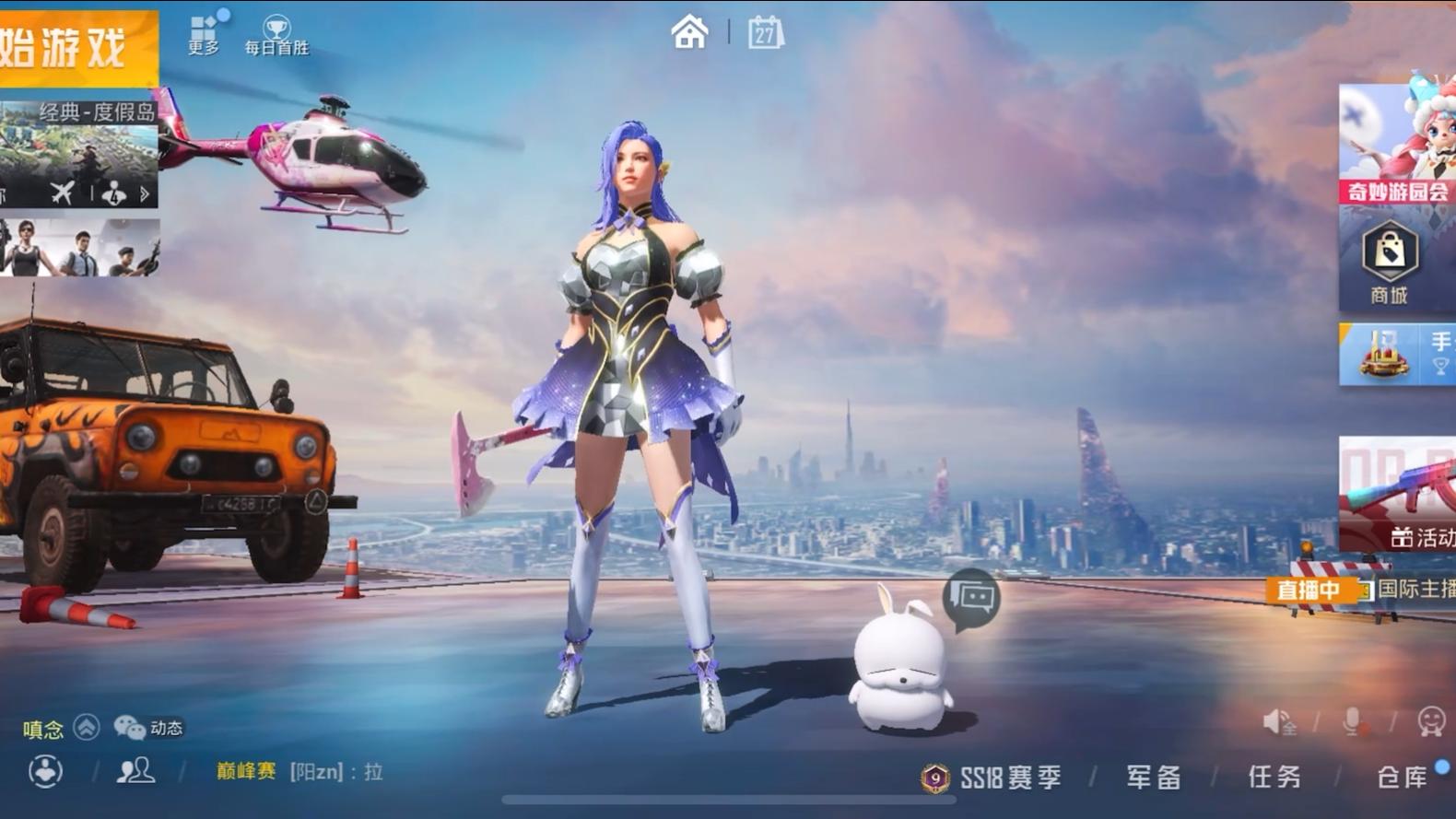Click the home icon at top center

689,31
